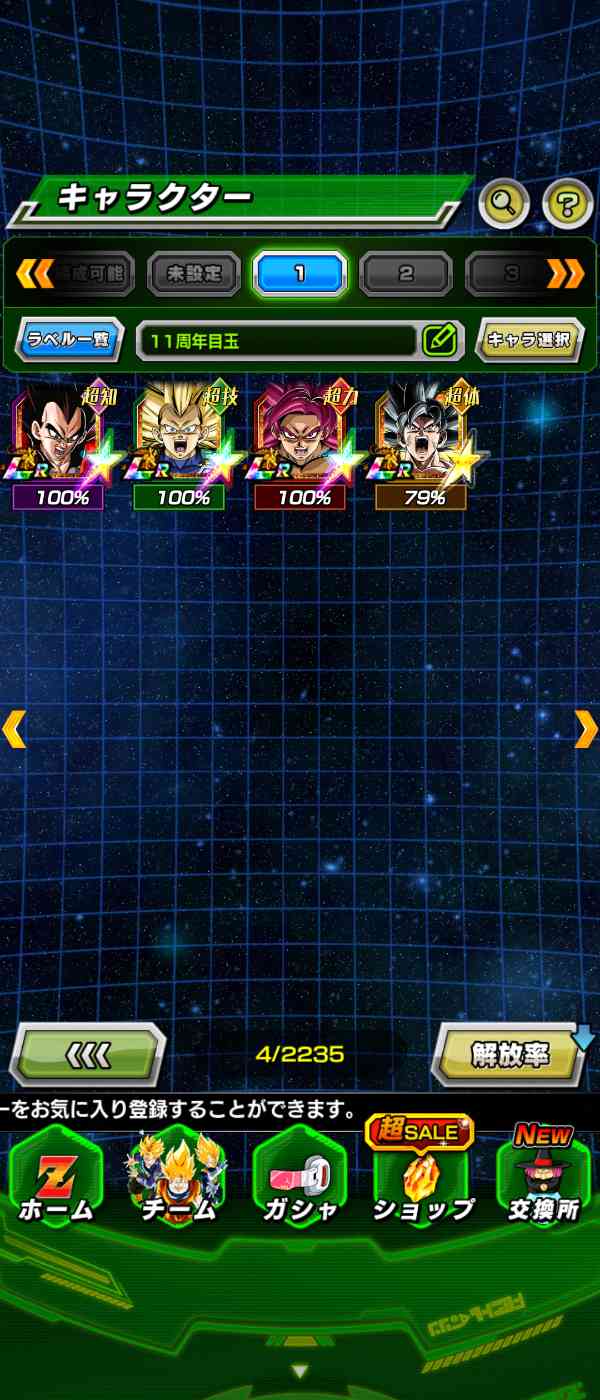Toggle the 解放率 sort button

tap(510, 1056)
